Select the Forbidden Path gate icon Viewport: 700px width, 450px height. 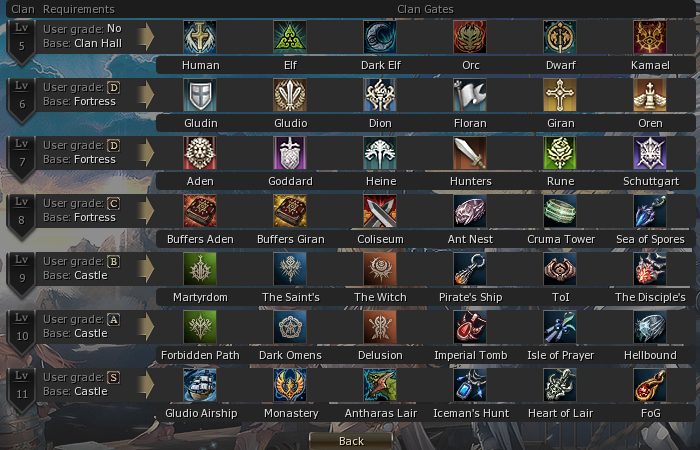click(200, 328)
